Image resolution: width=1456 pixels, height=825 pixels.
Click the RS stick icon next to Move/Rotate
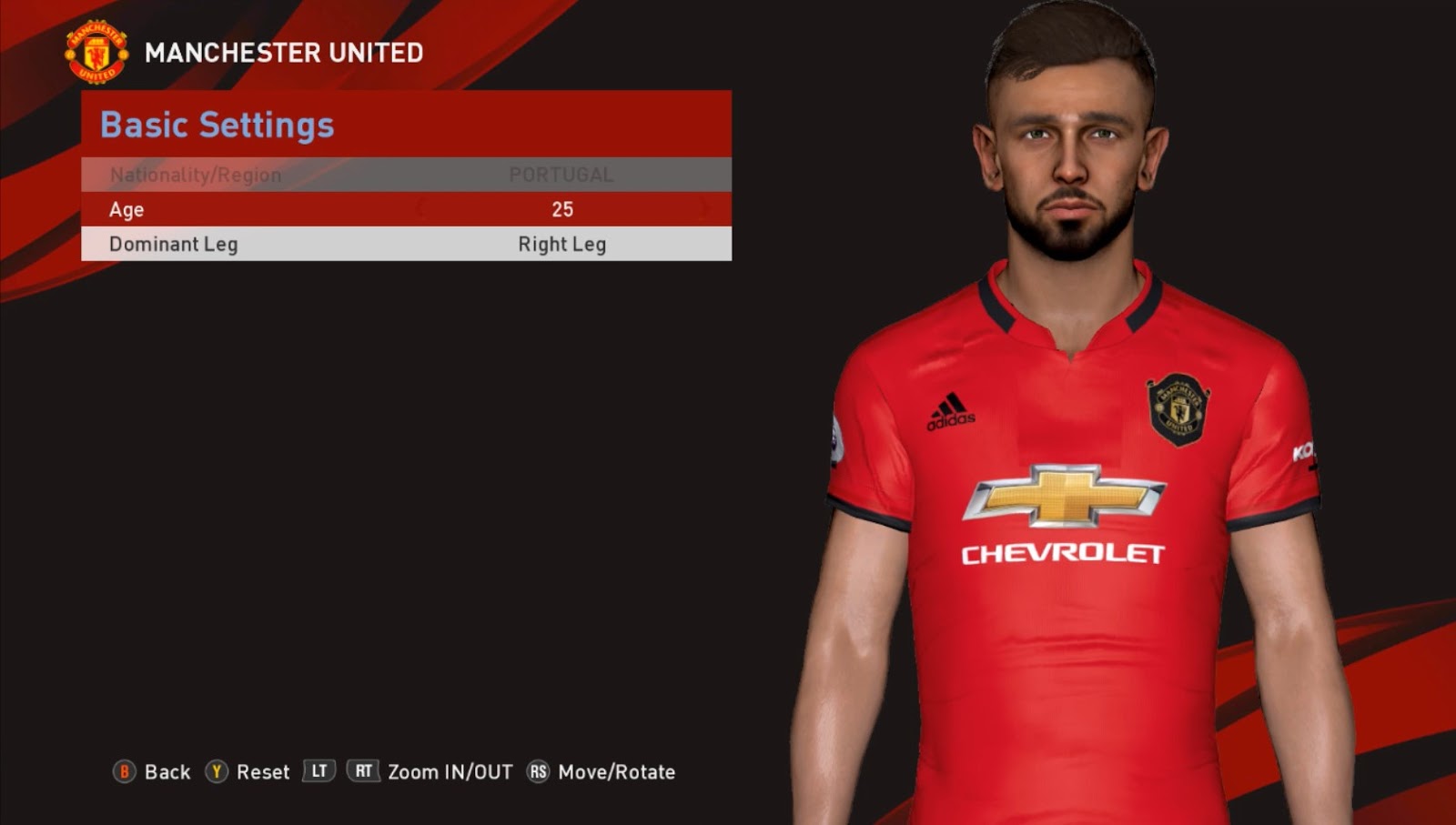537,772
